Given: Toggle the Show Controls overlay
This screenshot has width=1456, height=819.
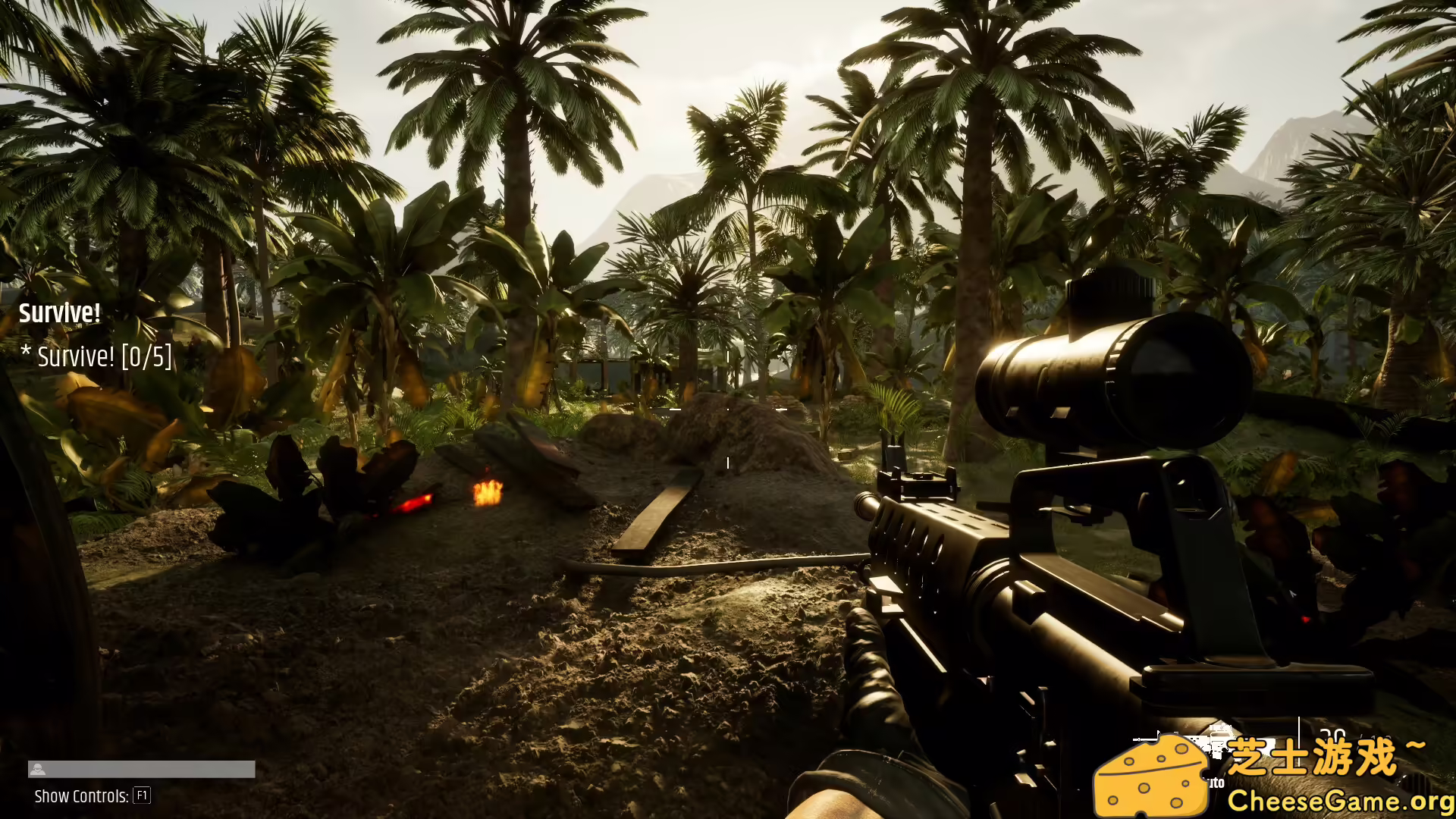Looking at the screenshot, I should pyautogui.click(x=83, y=795).
